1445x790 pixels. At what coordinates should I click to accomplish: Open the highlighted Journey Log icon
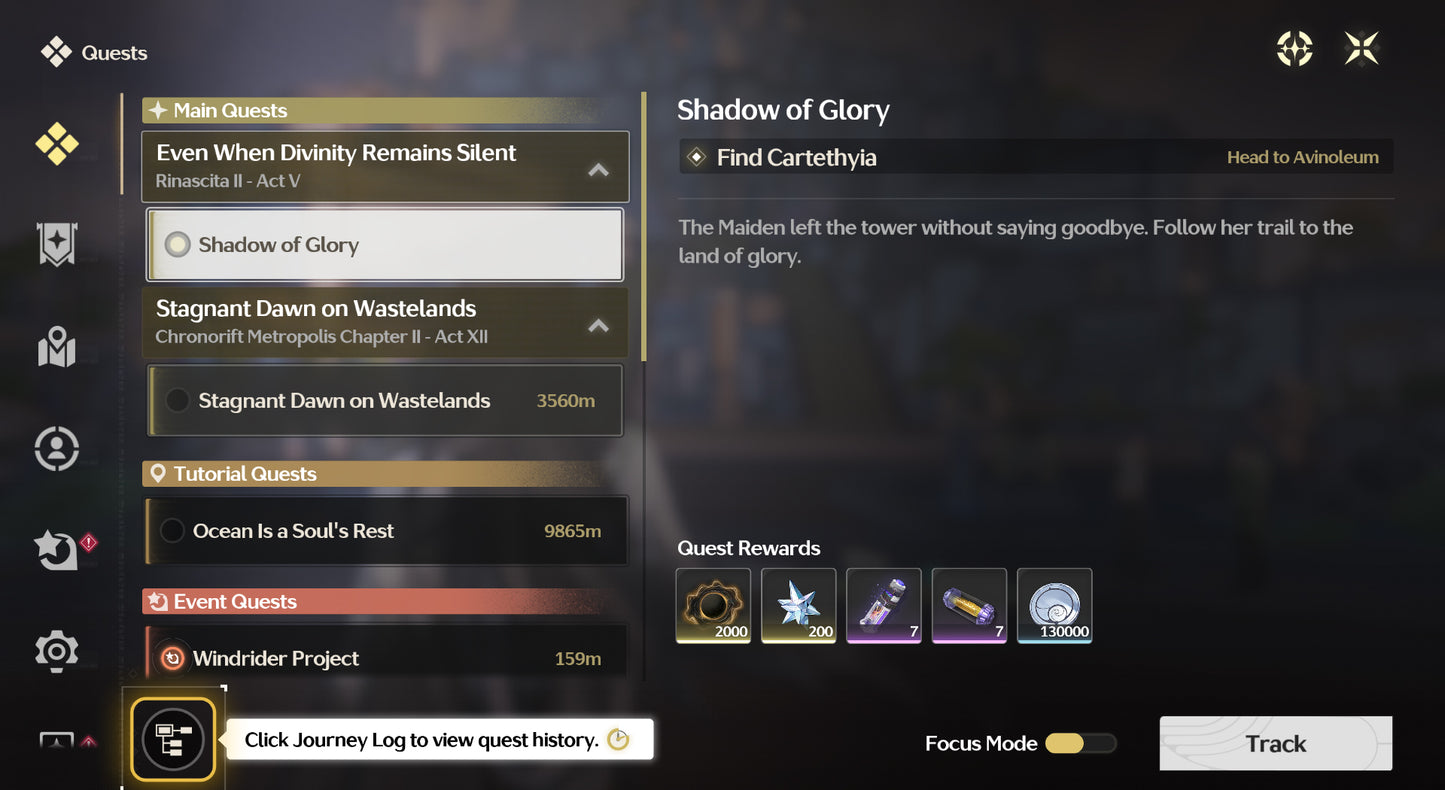tap(172, 740)
